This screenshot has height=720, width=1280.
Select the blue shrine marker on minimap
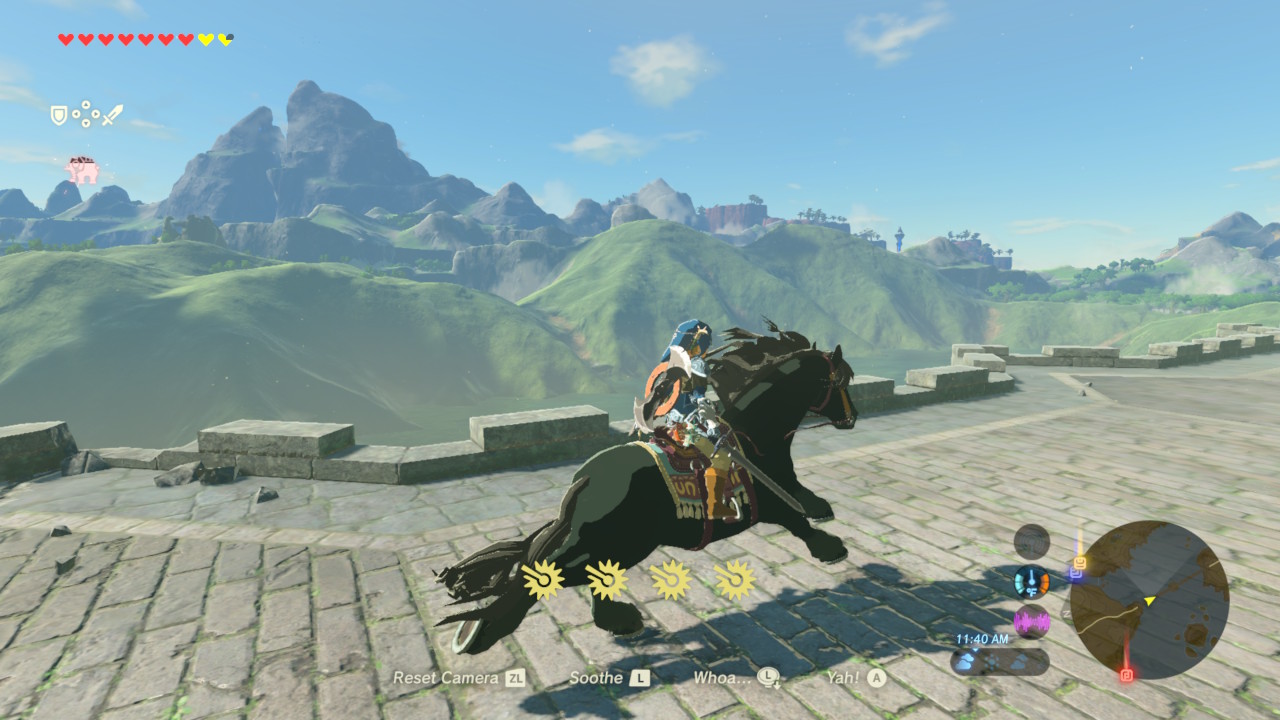pyautogui.click(x=1075, y=574)
